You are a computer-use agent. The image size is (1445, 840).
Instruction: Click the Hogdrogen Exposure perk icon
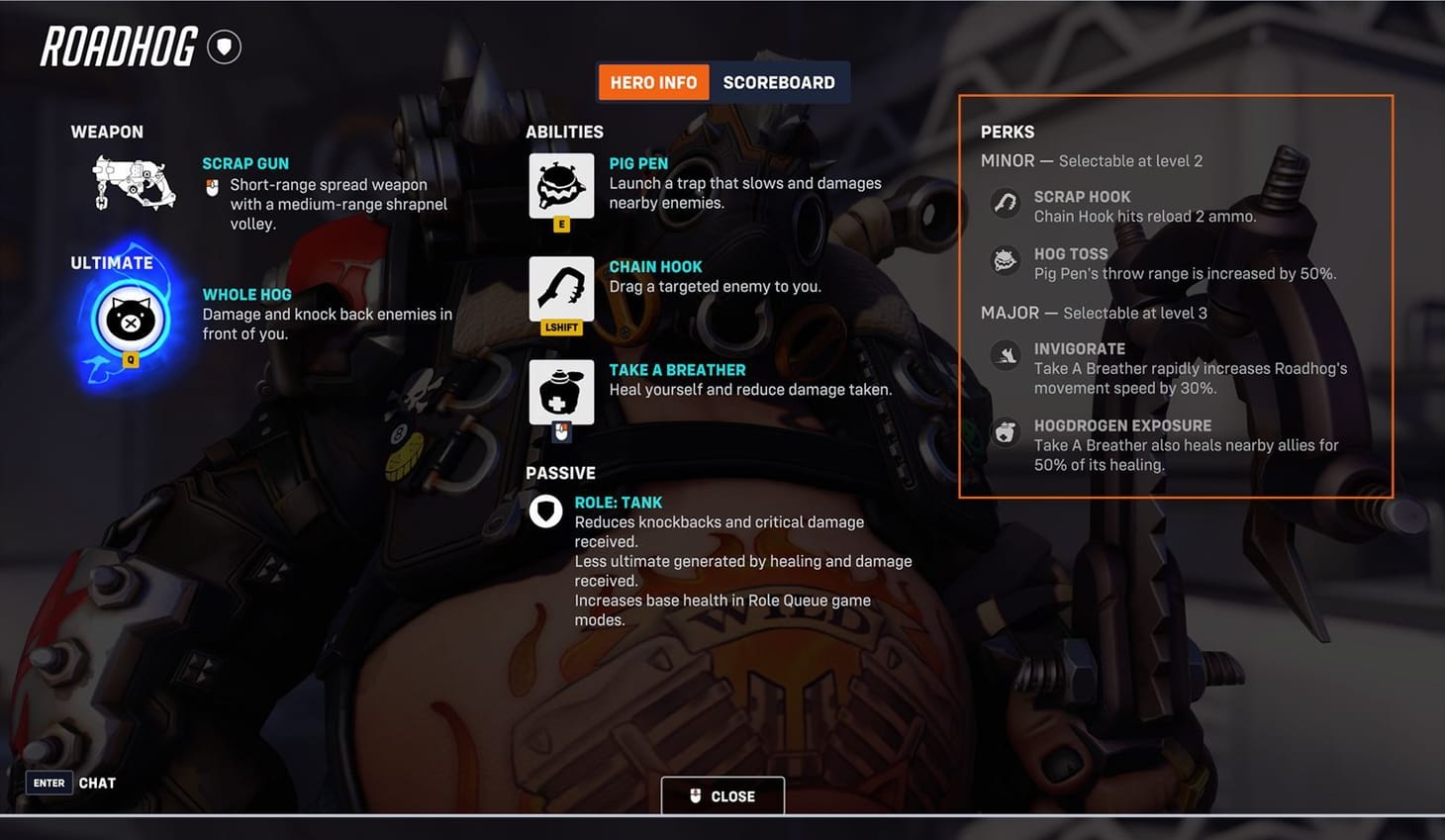coord(1006,432)
